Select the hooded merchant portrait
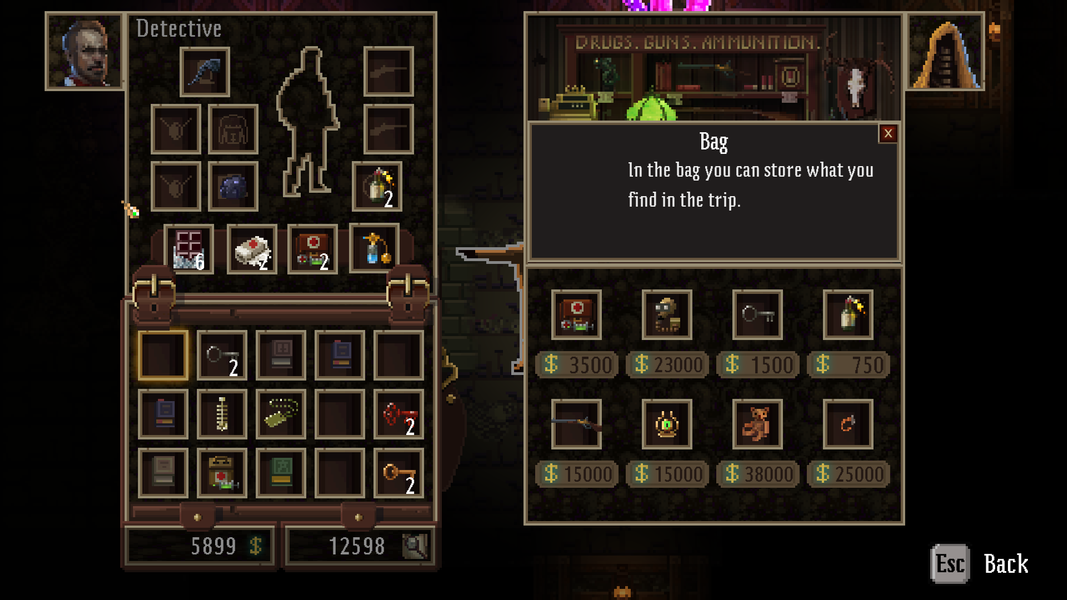 (x=945, y=51)
